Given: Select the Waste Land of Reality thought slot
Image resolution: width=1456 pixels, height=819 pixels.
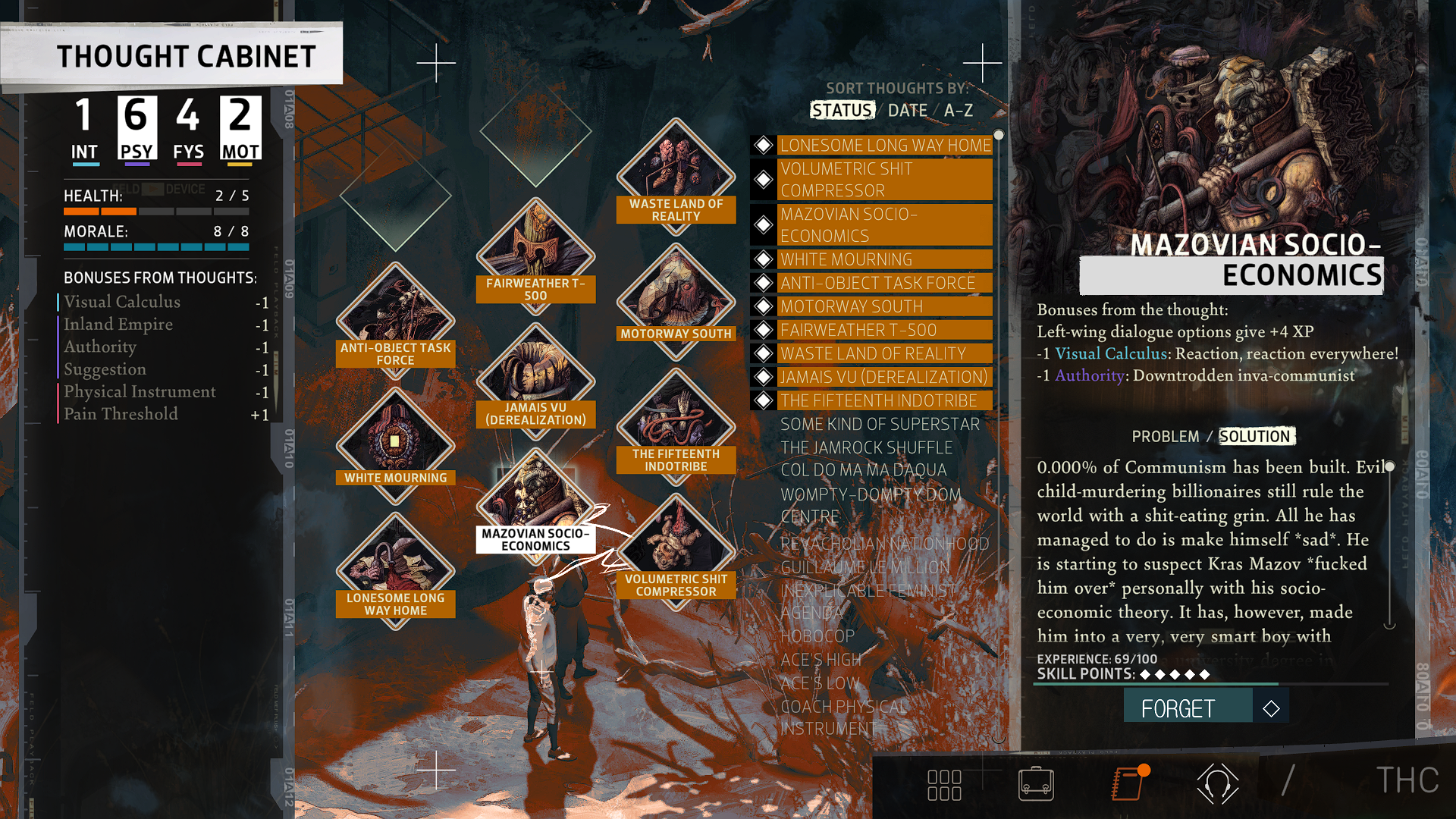Looking at the screenshot, I should click(x=676, y=173).
